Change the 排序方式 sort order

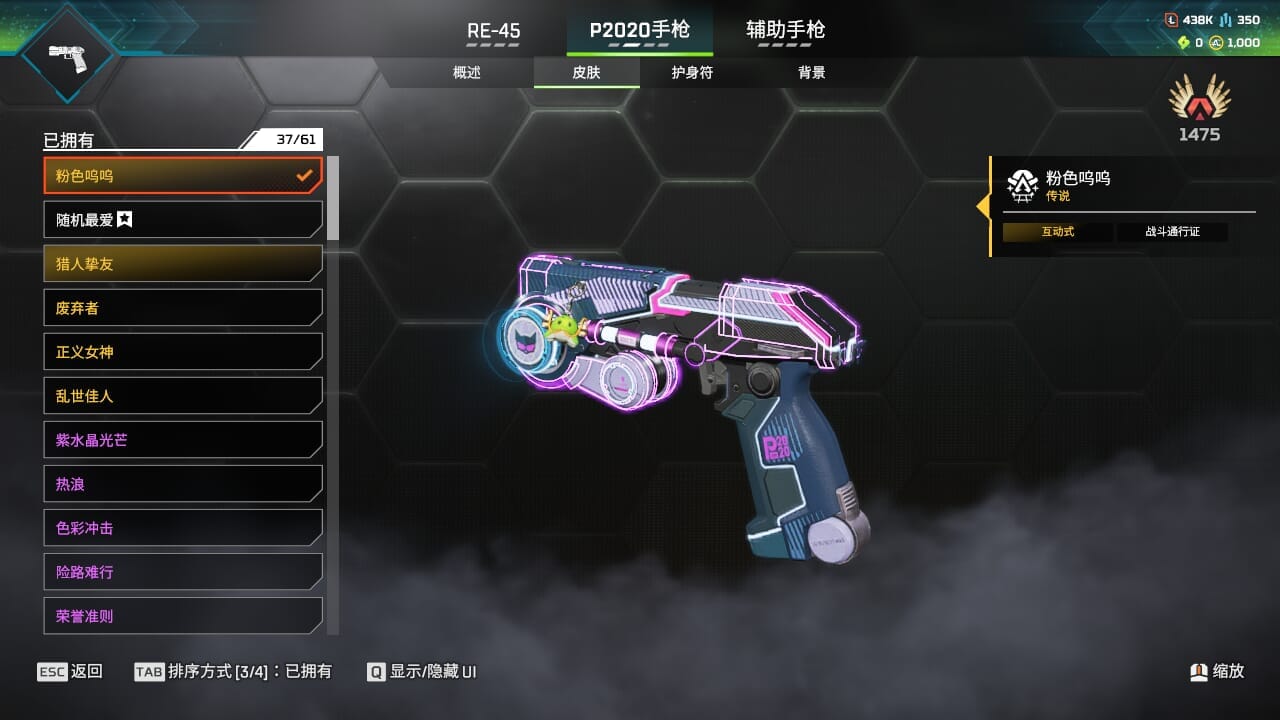[233, 672]
